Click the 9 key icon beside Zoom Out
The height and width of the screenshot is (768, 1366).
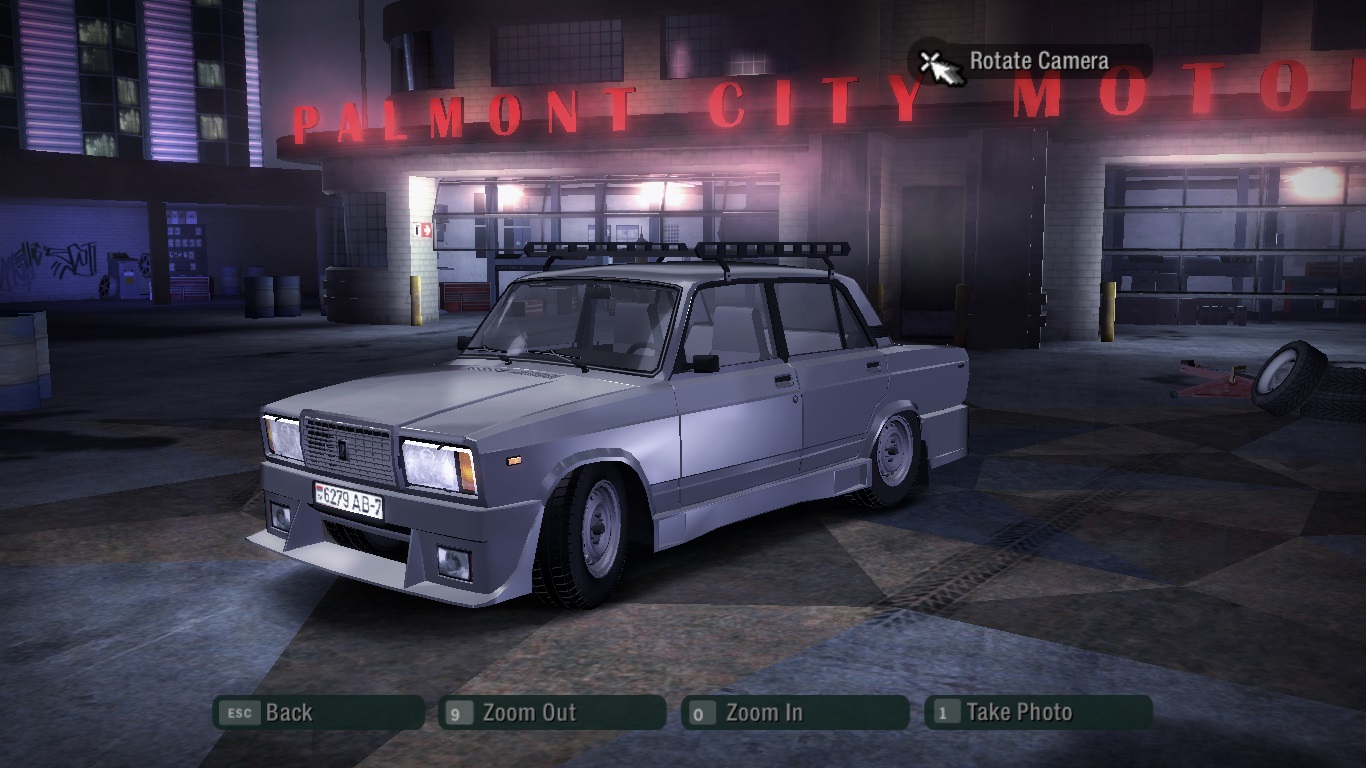pos(459,713)
